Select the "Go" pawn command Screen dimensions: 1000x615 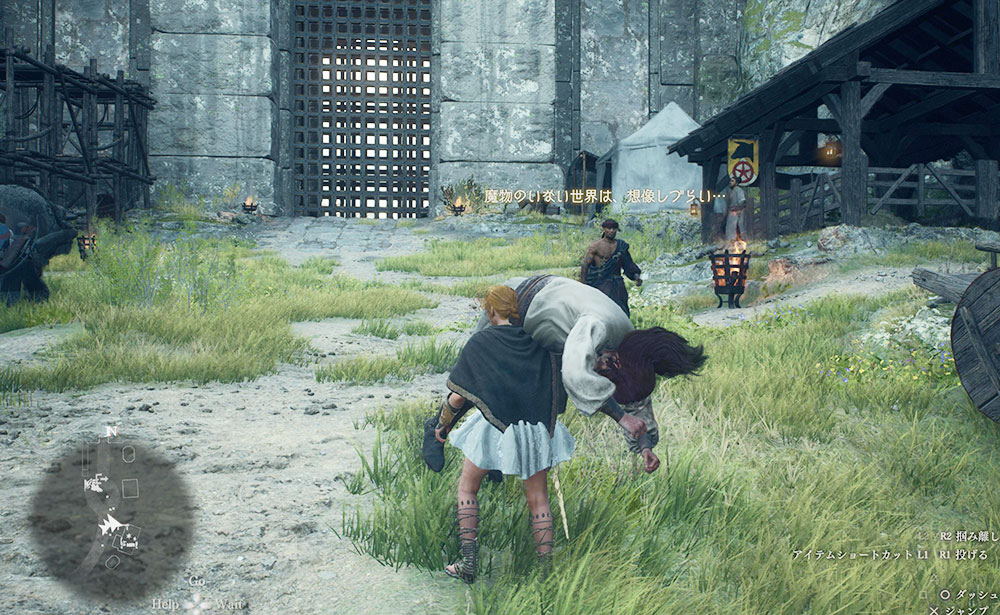197,581
